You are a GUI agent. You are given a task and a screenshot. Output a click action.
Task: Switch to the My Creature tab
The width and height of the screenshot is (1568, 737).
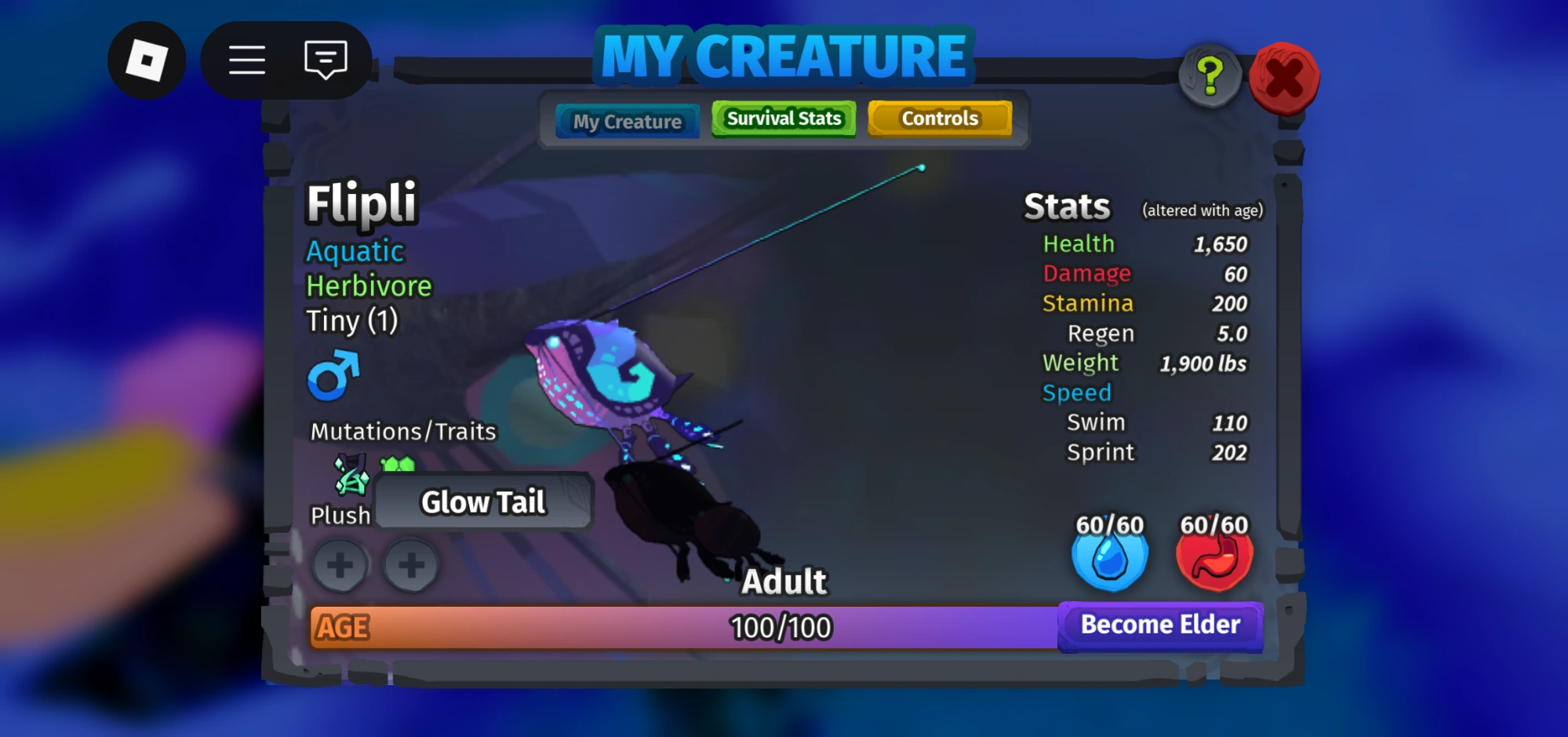[627, 121]
